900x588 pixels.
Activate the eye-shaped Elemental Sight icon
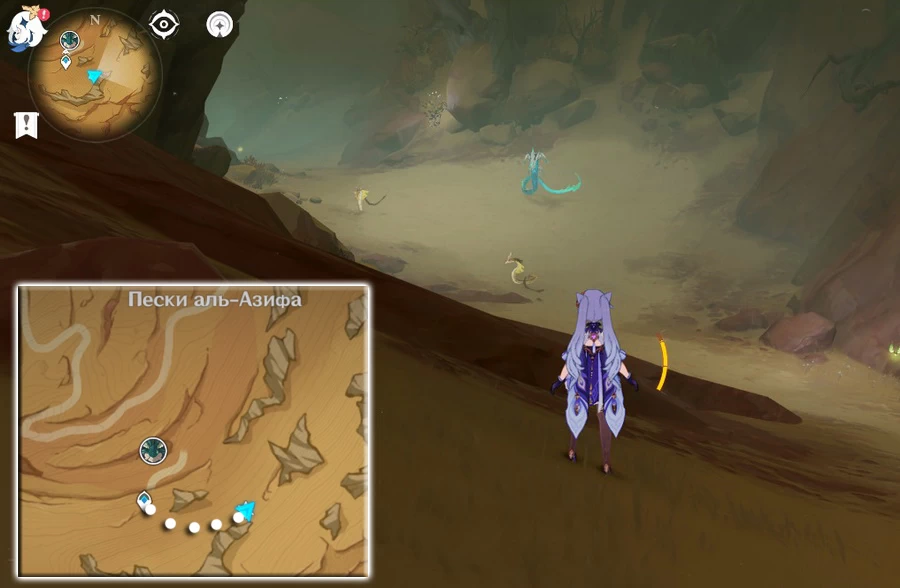[x=164, y=25]
